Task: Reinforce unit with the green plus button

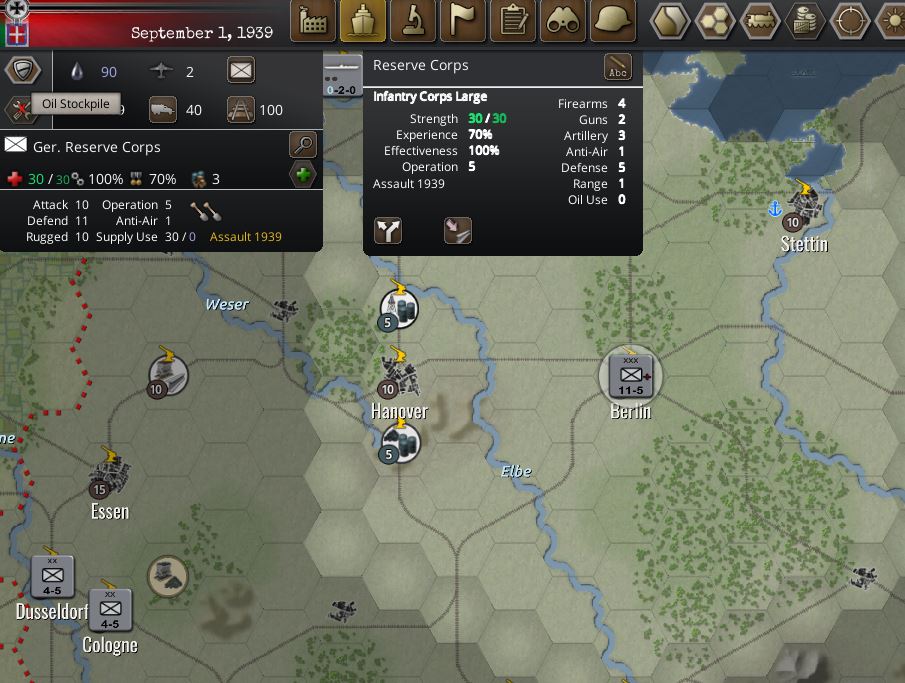Action: click(303, 176)
